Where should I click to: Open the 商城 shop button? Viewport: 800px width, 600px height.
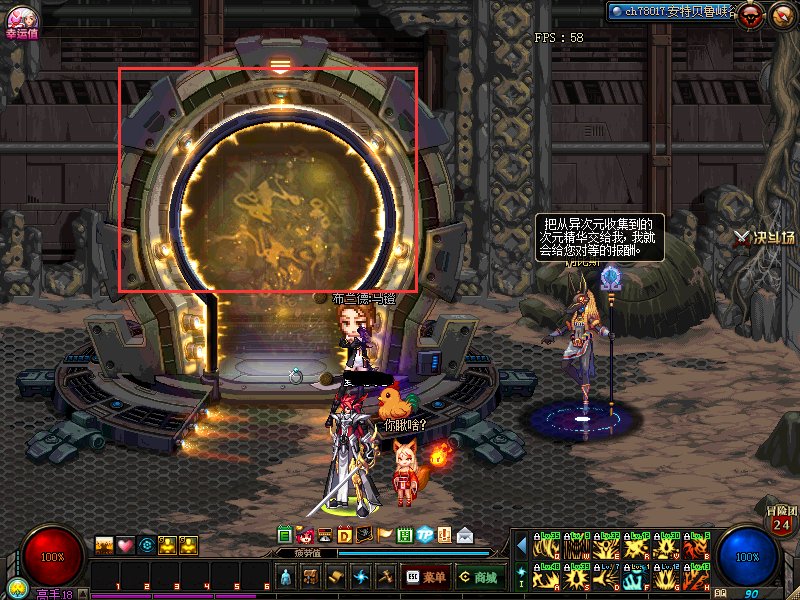tap(479, 577)
